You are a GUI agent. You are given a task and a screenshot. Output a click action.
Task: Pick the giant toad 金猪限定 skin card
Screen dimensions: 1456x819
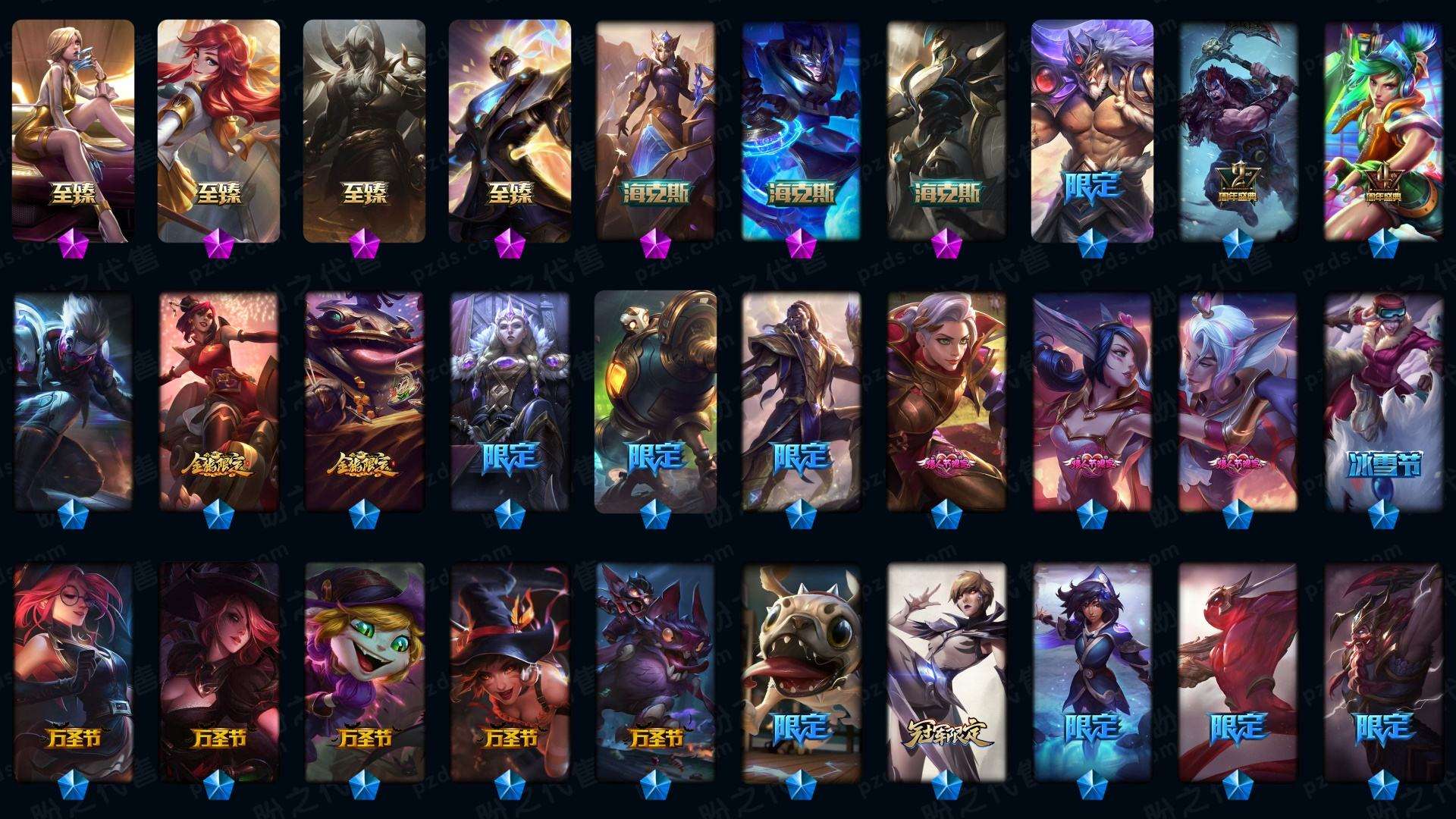(364, 400)
